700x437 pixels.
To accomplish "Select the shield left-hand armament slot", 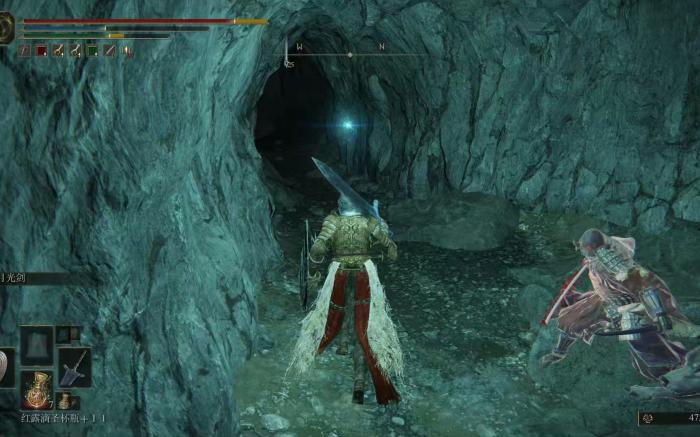I will (x=5, y=367).
